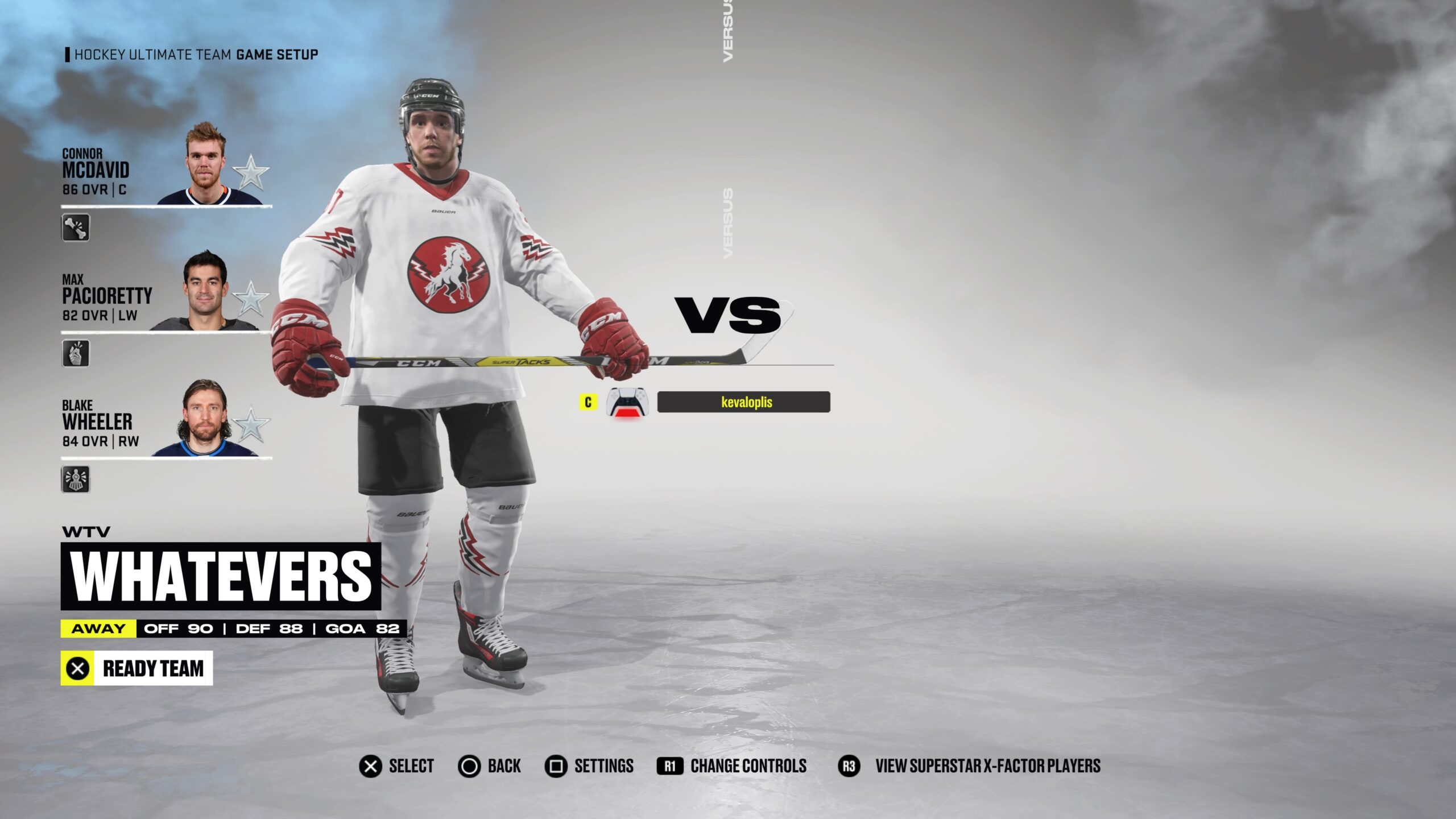Select Connor McDavid's player card

165,168
